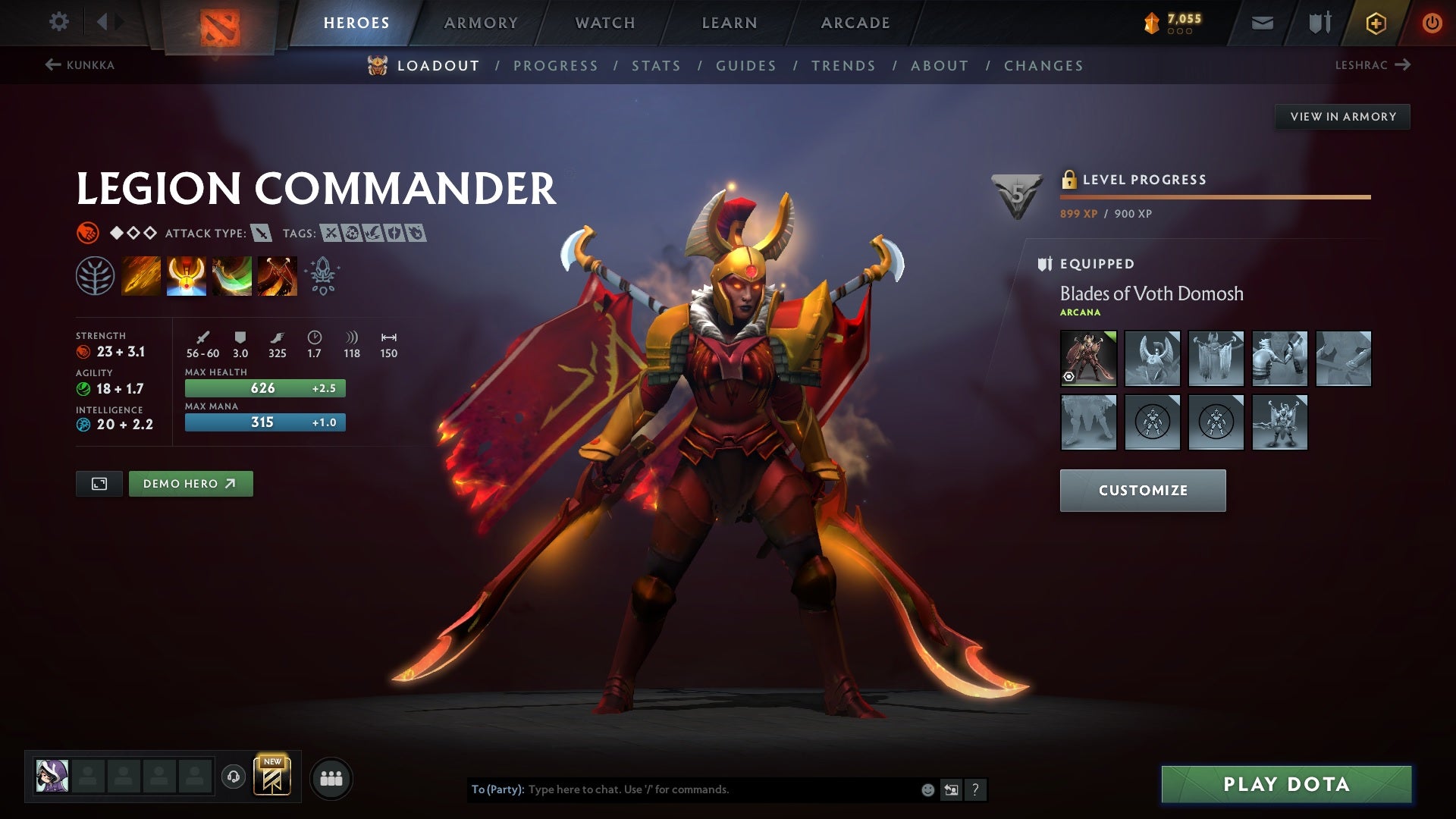Image resolution: width=1456 pixels, height=819 pixels.
Task: Click the melee attack type icon
Action: click(x=262, y=234)
